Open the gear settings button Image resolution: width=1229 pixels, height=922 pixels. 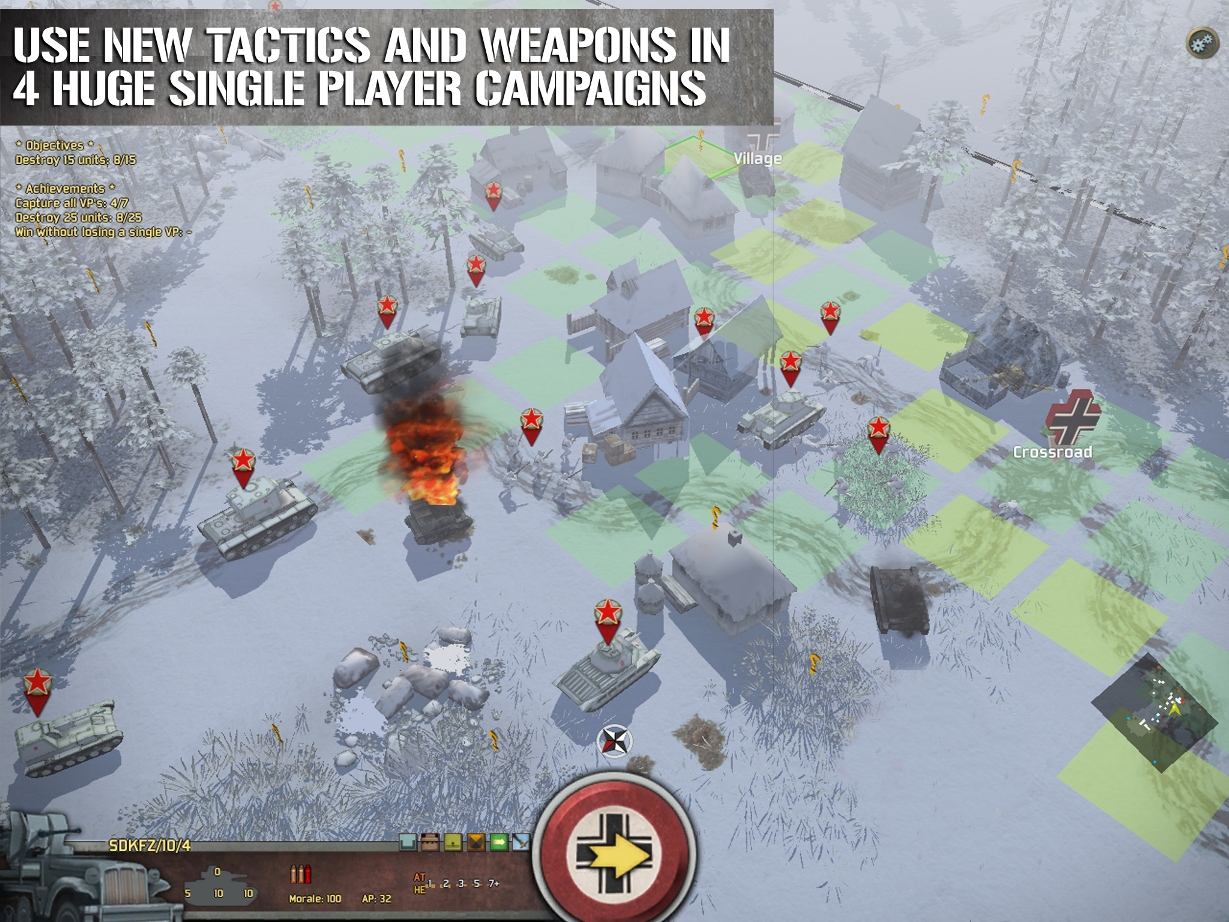pyautogui.click(x=1201, y=43)
